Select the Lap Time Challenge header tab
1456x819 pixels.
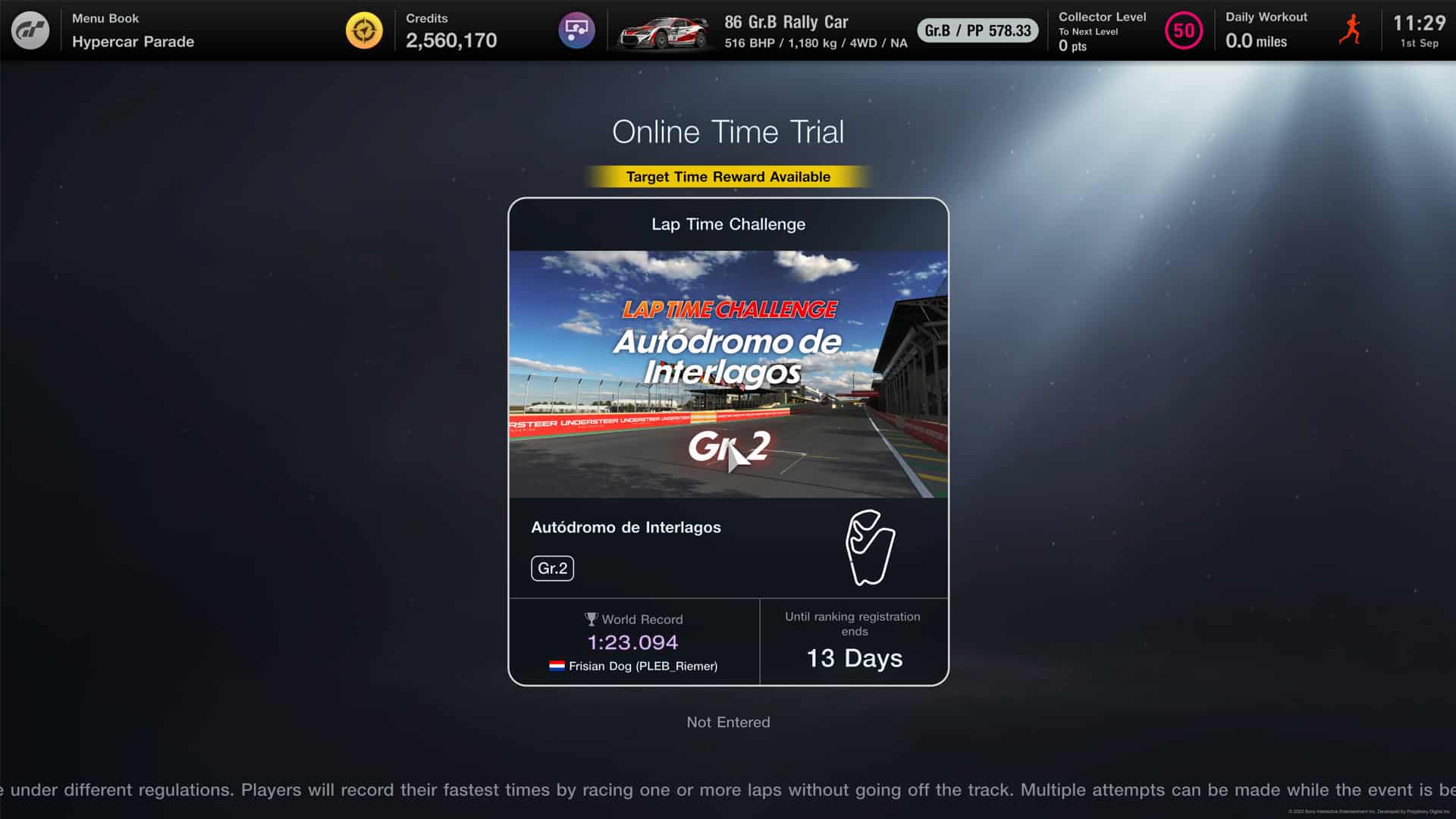coord(728,224)
